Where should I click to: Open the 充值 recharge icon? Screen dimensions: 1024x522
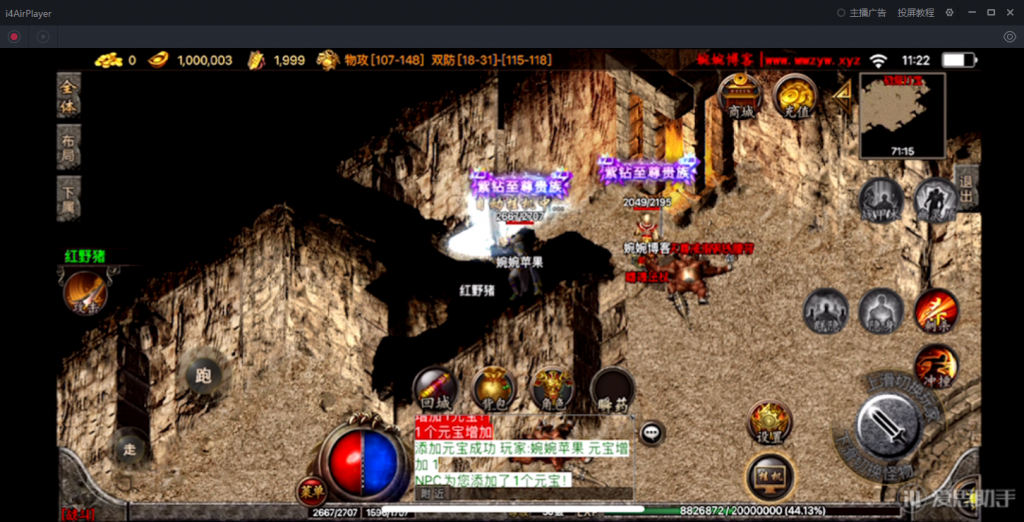coord(796,97)
